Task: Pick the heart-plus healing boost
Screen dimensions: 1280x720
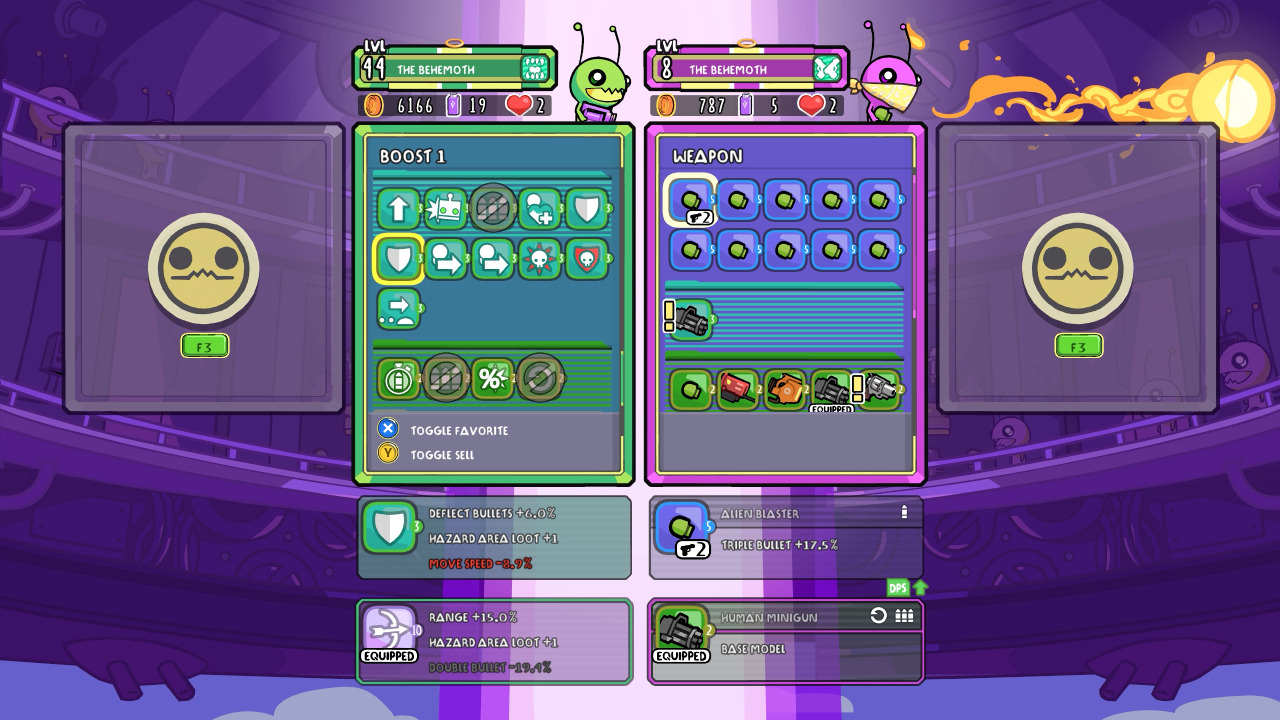Action: 540,209
